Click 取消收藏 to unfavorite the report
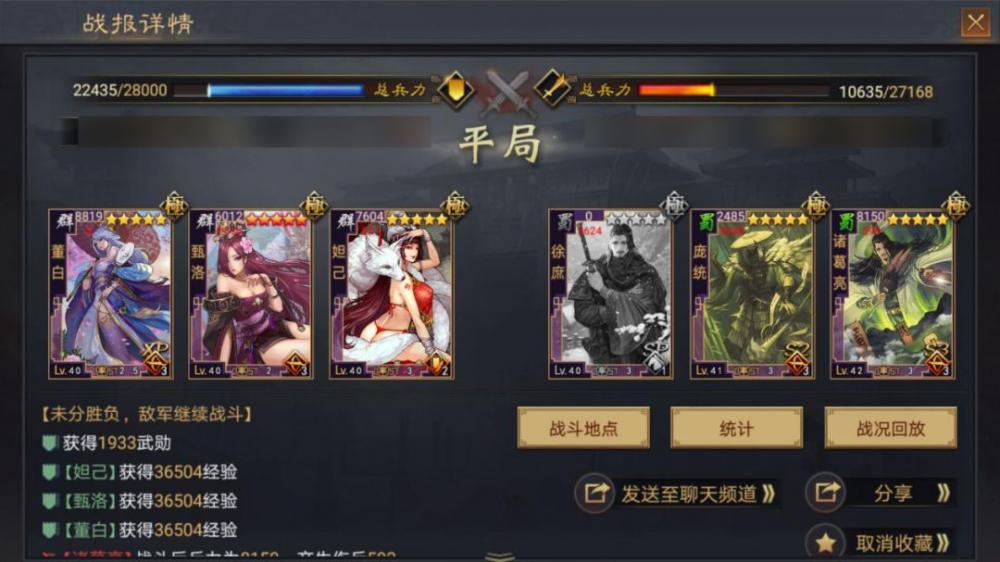This screenshot has height=562, width=1000. pos(880,543)
